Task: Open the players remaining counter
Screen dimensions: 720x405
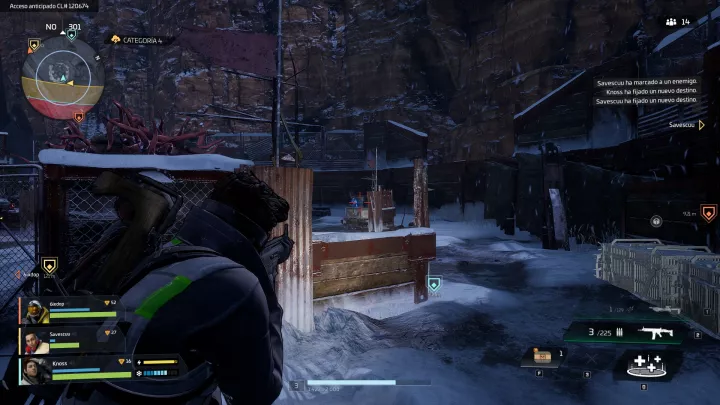Action: coord(677,21)
